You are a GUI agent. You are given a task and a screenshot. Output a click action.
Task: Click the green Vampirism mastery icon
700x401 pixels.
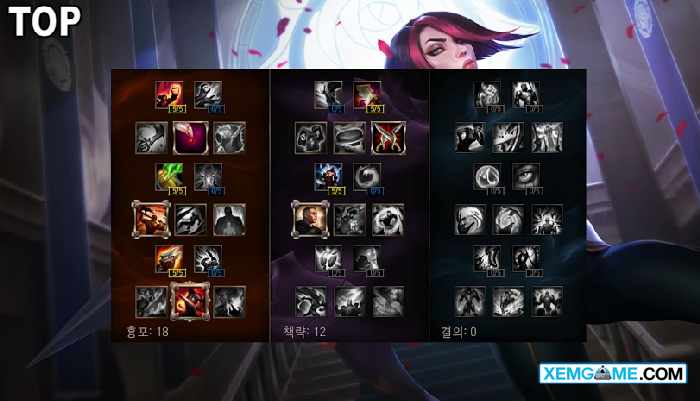169,177
